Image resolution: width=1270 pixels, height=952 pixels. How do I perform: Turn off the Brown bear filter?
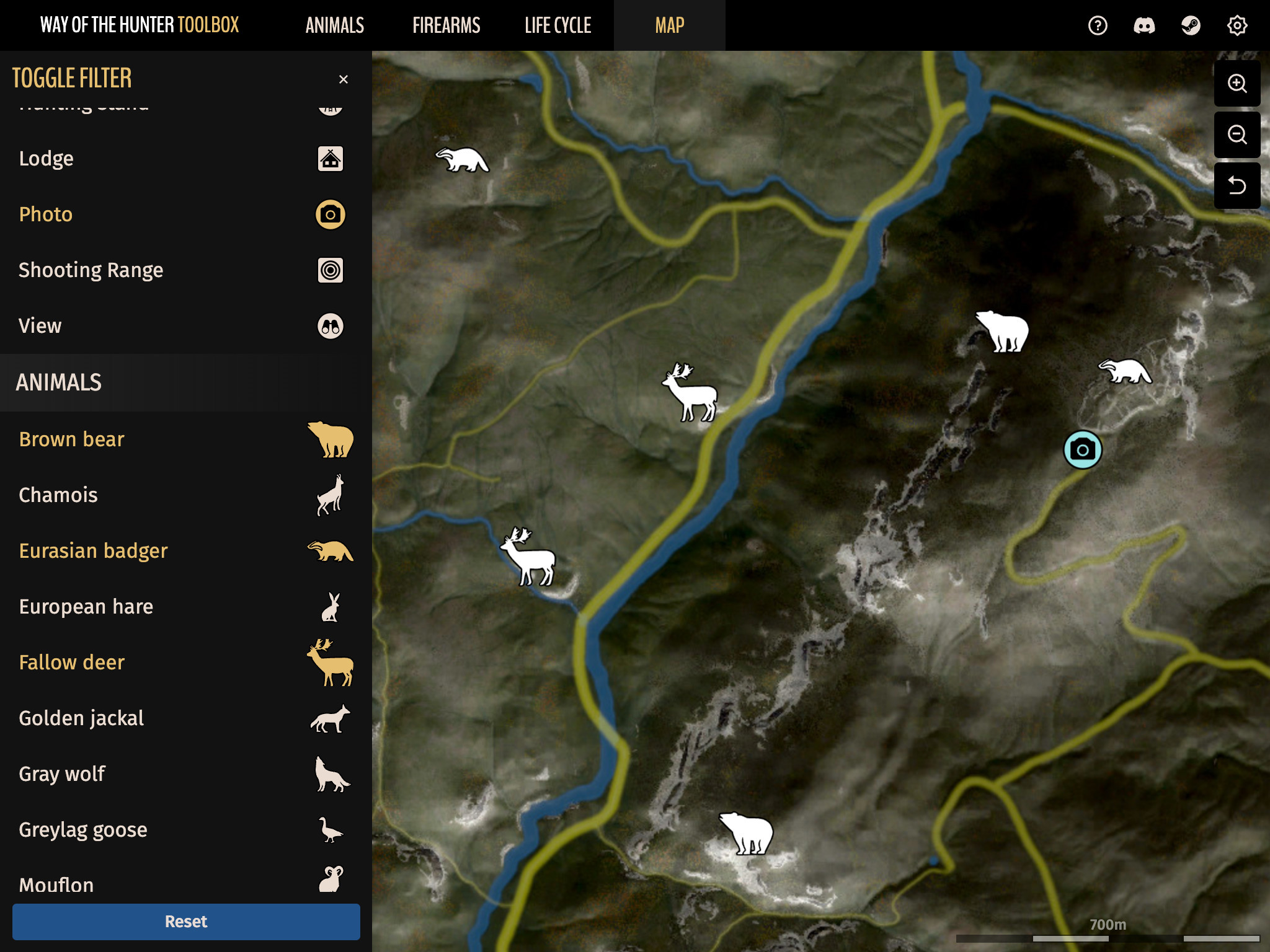click(x=180, y=439)
